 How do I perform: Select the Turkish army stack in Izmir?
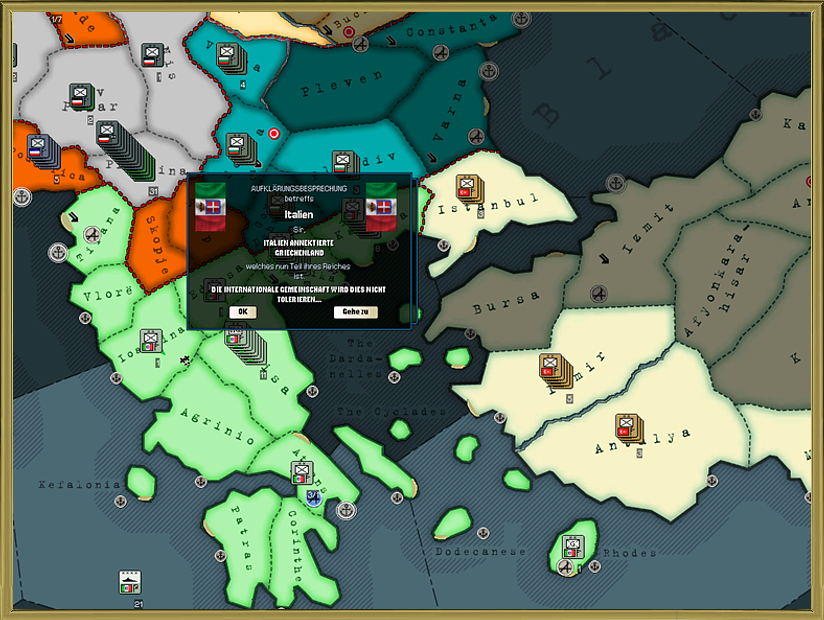coord(552,368)
